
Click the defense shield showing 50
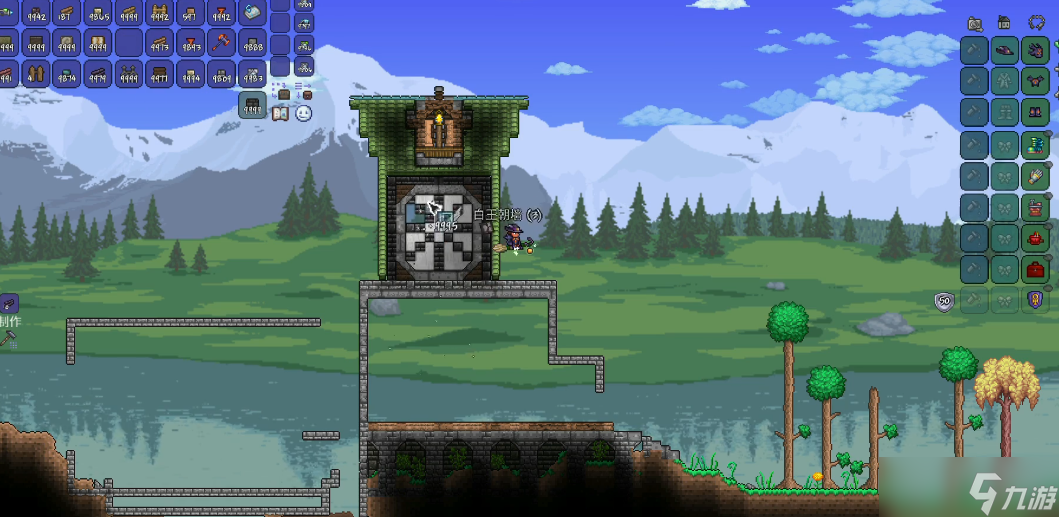click(942, 300)
